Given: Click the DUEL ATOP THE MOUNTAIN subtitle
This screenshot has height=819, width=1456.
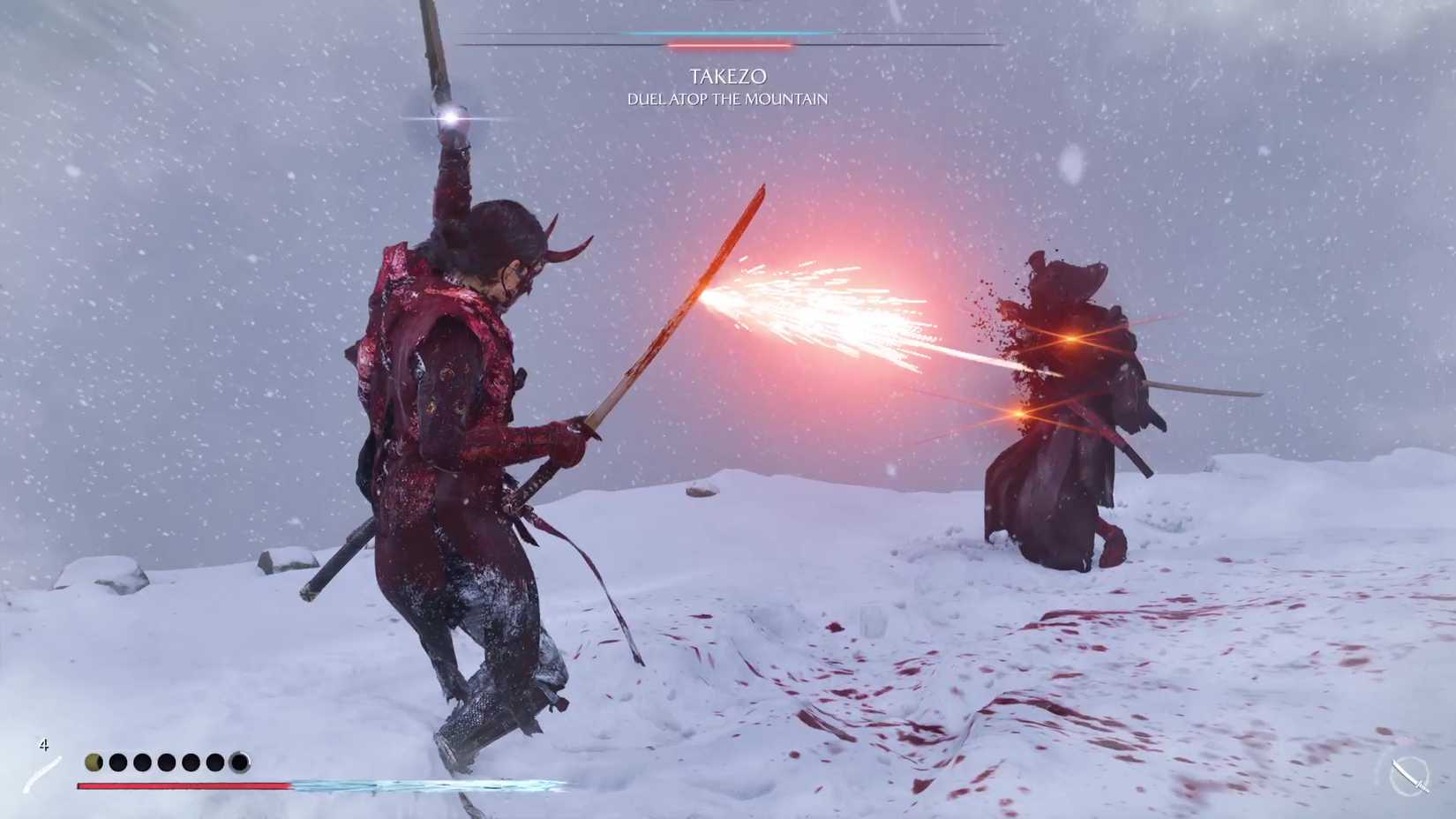Looking at the screenshot, I should click(726, 99).
